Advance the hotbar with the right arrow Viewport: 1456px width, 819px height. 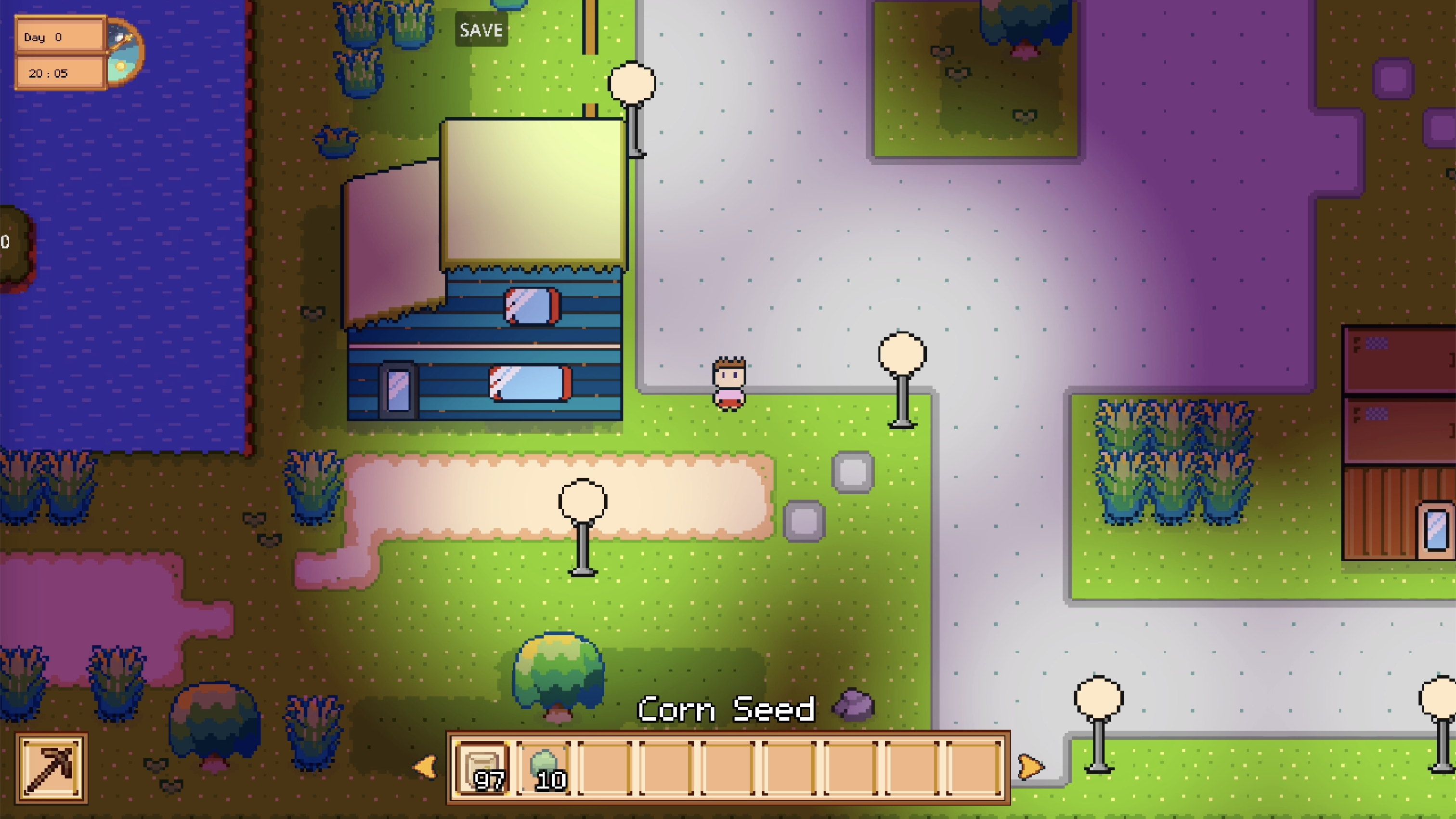coord(1030,767)
